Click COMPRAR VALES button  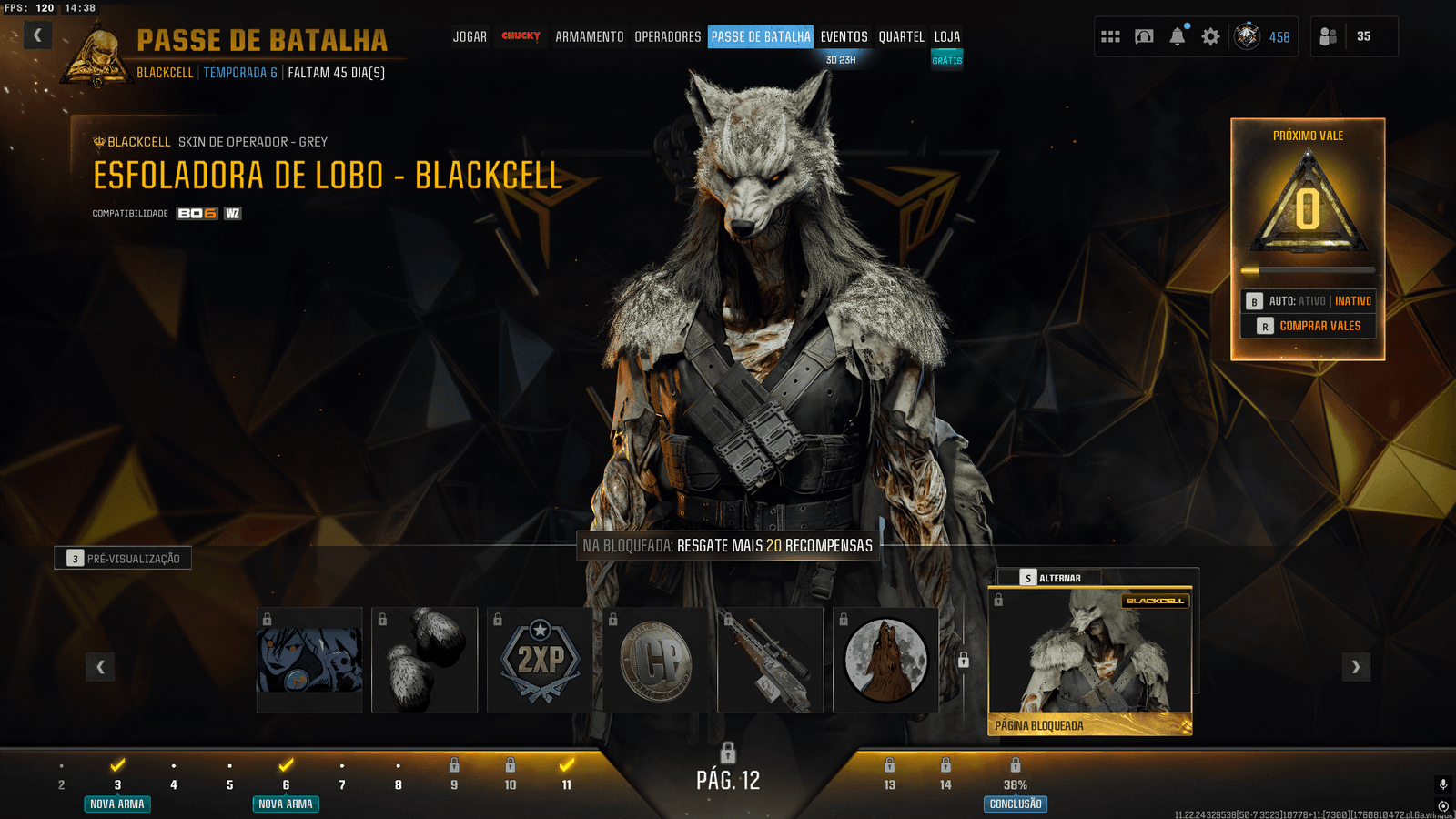(x=1309, y=326)
